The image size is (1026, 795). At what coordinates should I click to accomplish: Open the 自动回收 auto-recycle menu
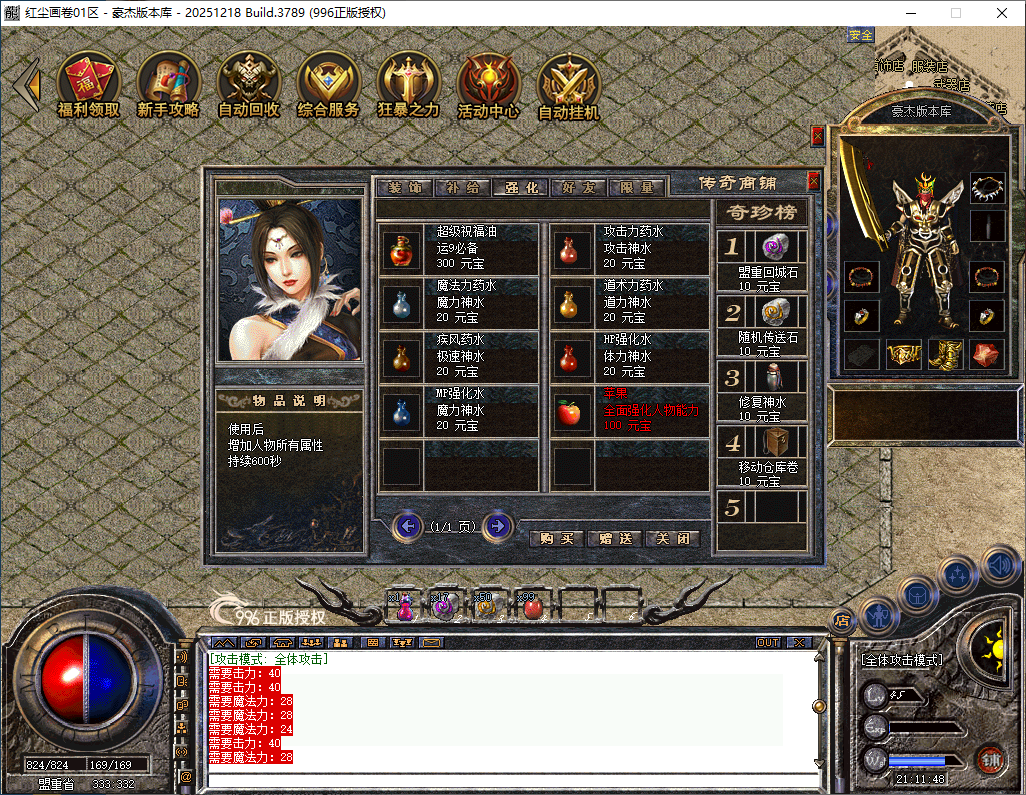click(248, 86)
